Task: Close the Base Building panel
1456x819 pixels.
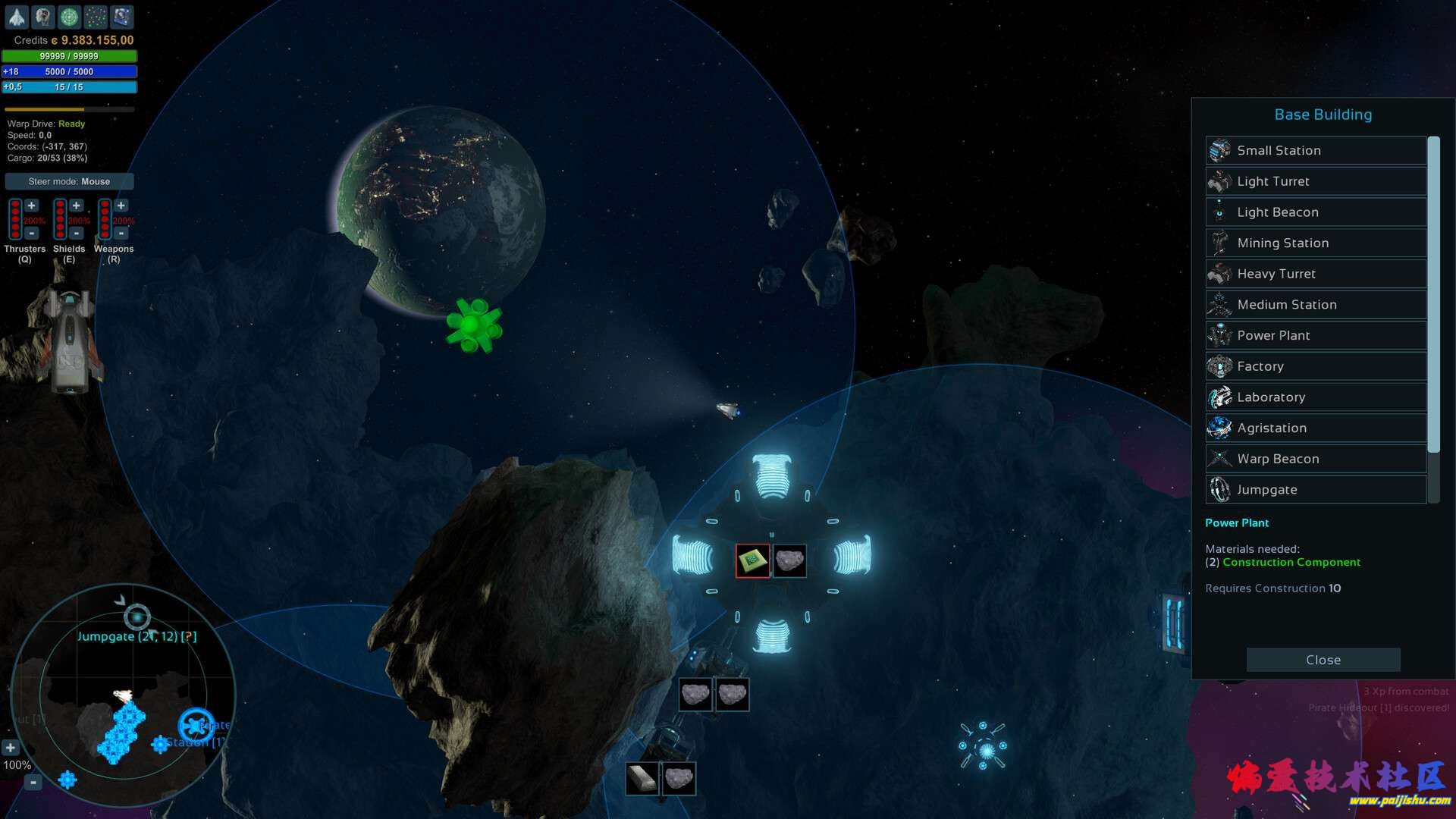Action: pos(1323,660)
